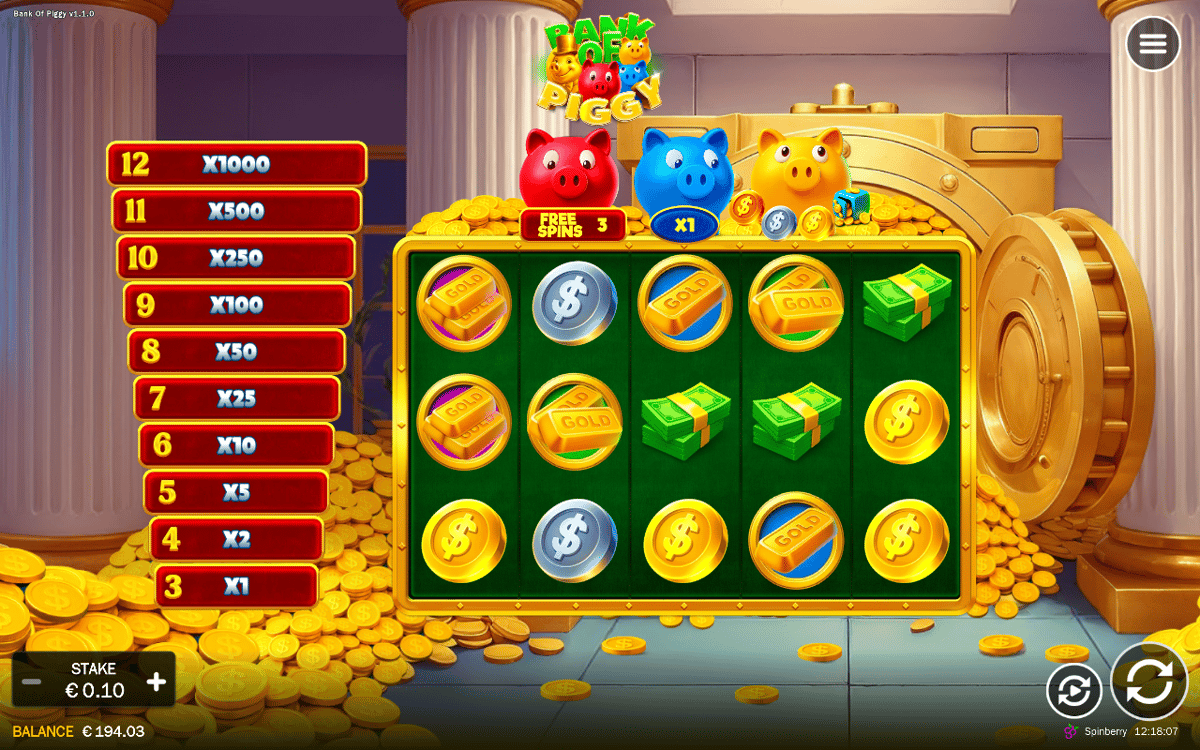Increase the stake with the plus button
This screenshot has height=750, width=1200.
157,682
